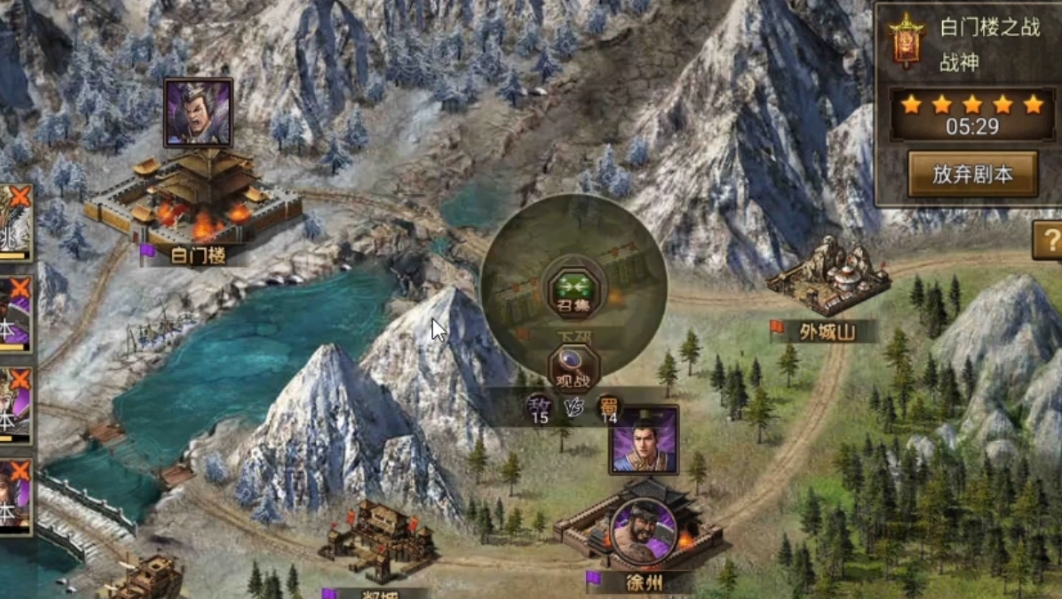This screenshot has height=599, width=1062.
Task: Select the 徐州 city name label
Action: point(638,581)
